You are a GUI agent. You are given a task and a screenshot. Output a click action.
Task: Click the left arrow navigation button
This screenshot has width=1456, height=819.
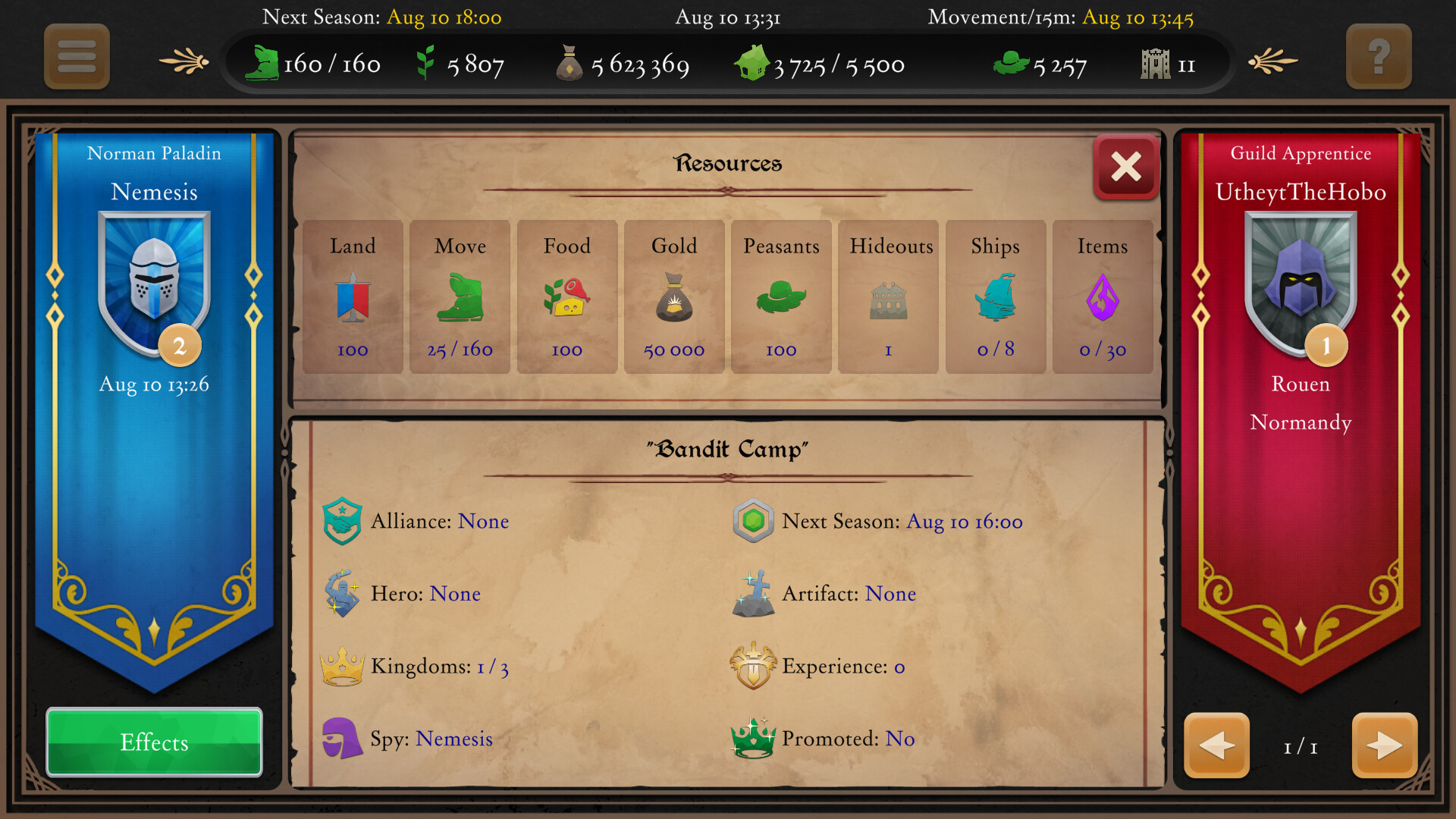(1216, 746)
